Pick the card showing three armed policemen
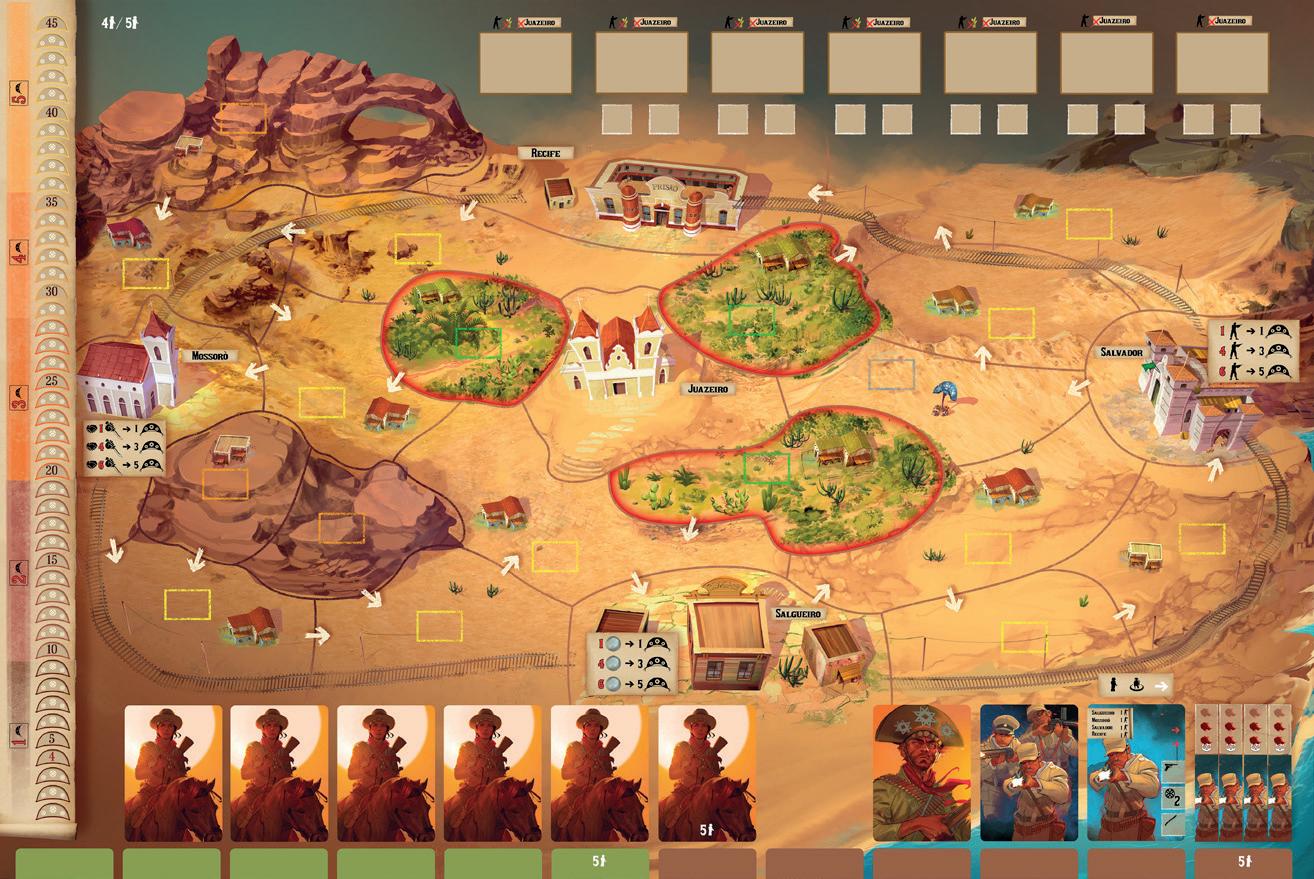 [1029, 772]
